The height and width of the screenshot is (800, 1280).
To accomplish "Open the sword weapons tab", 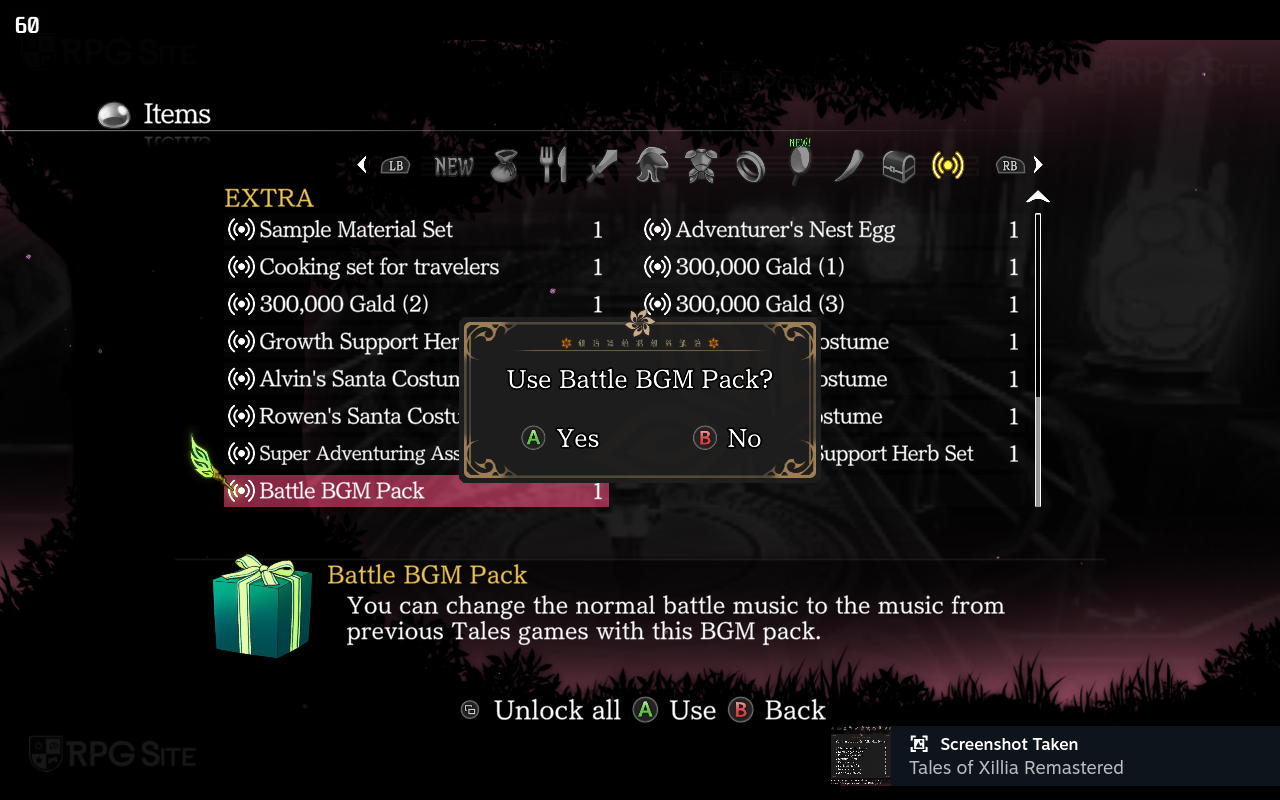I will tap(602, 166).
